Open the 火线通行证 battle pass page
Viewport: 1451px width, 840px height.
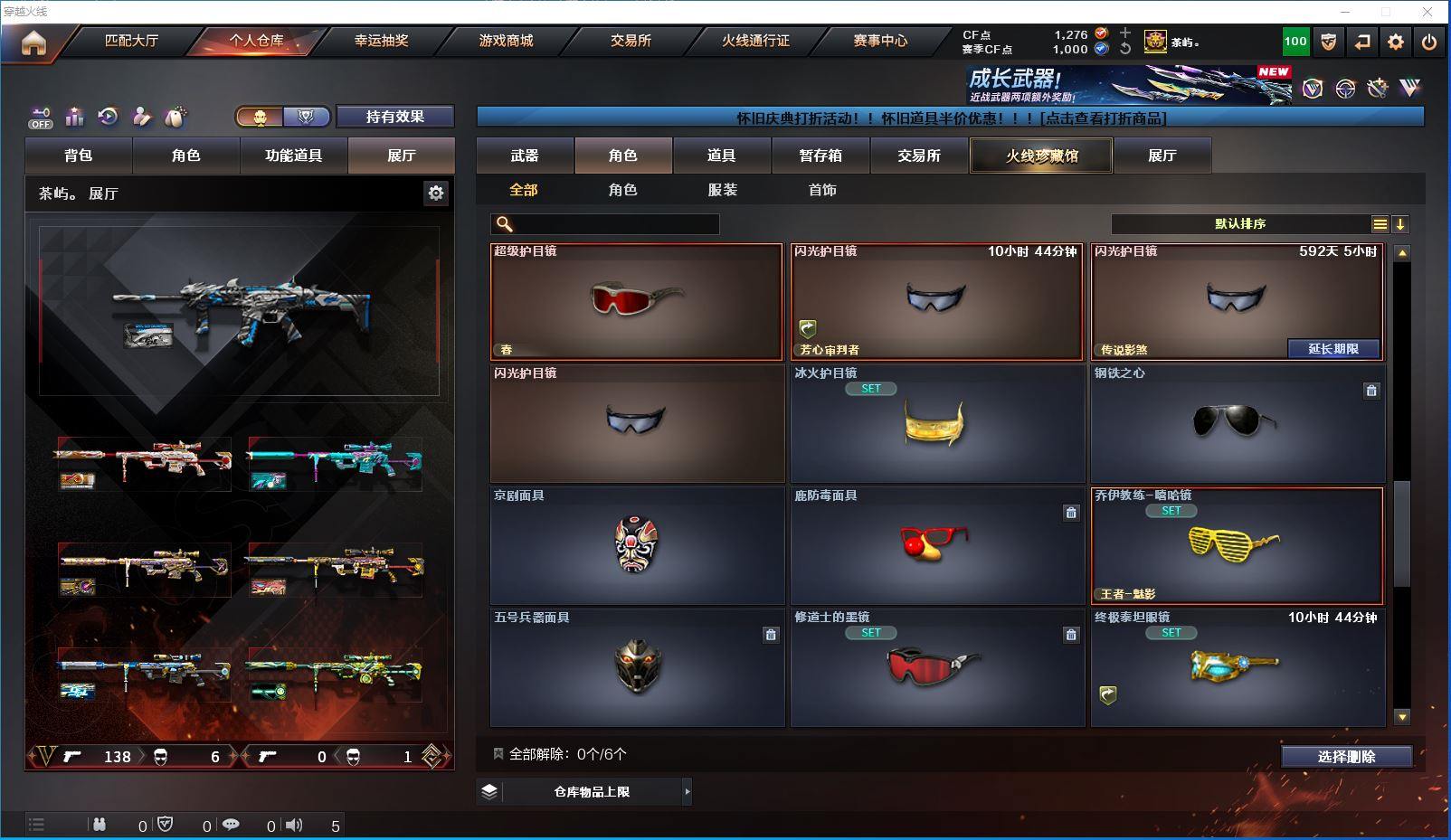(755, 41)
